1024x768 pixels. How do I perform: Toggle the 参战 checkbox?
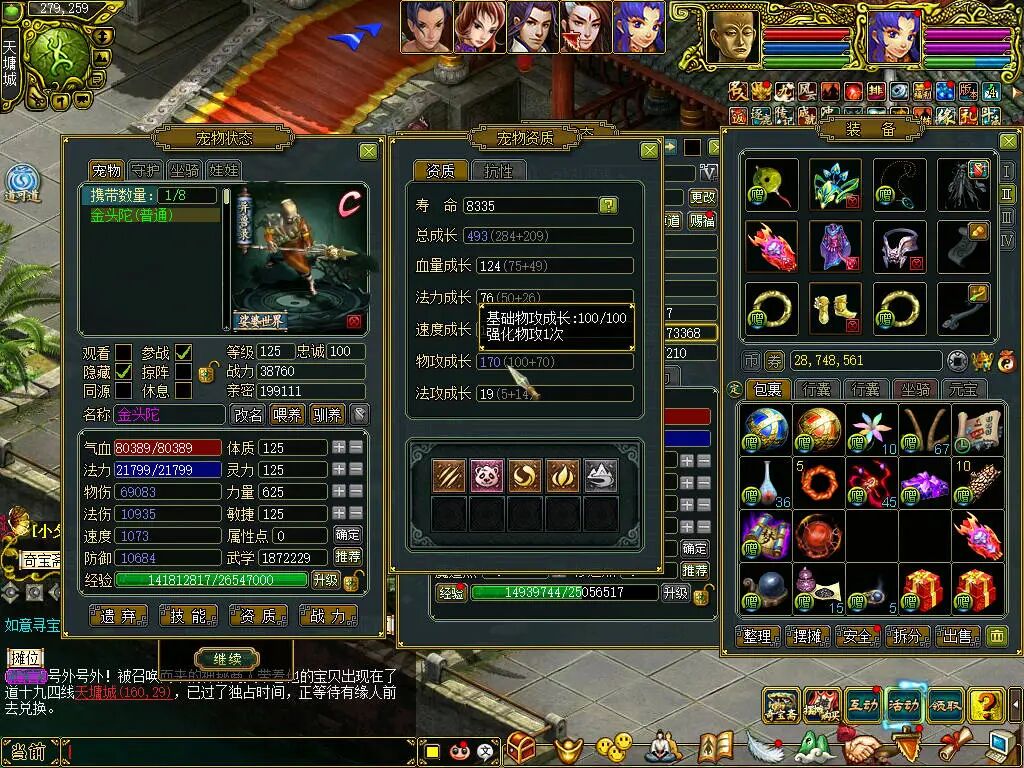[184, 352]
